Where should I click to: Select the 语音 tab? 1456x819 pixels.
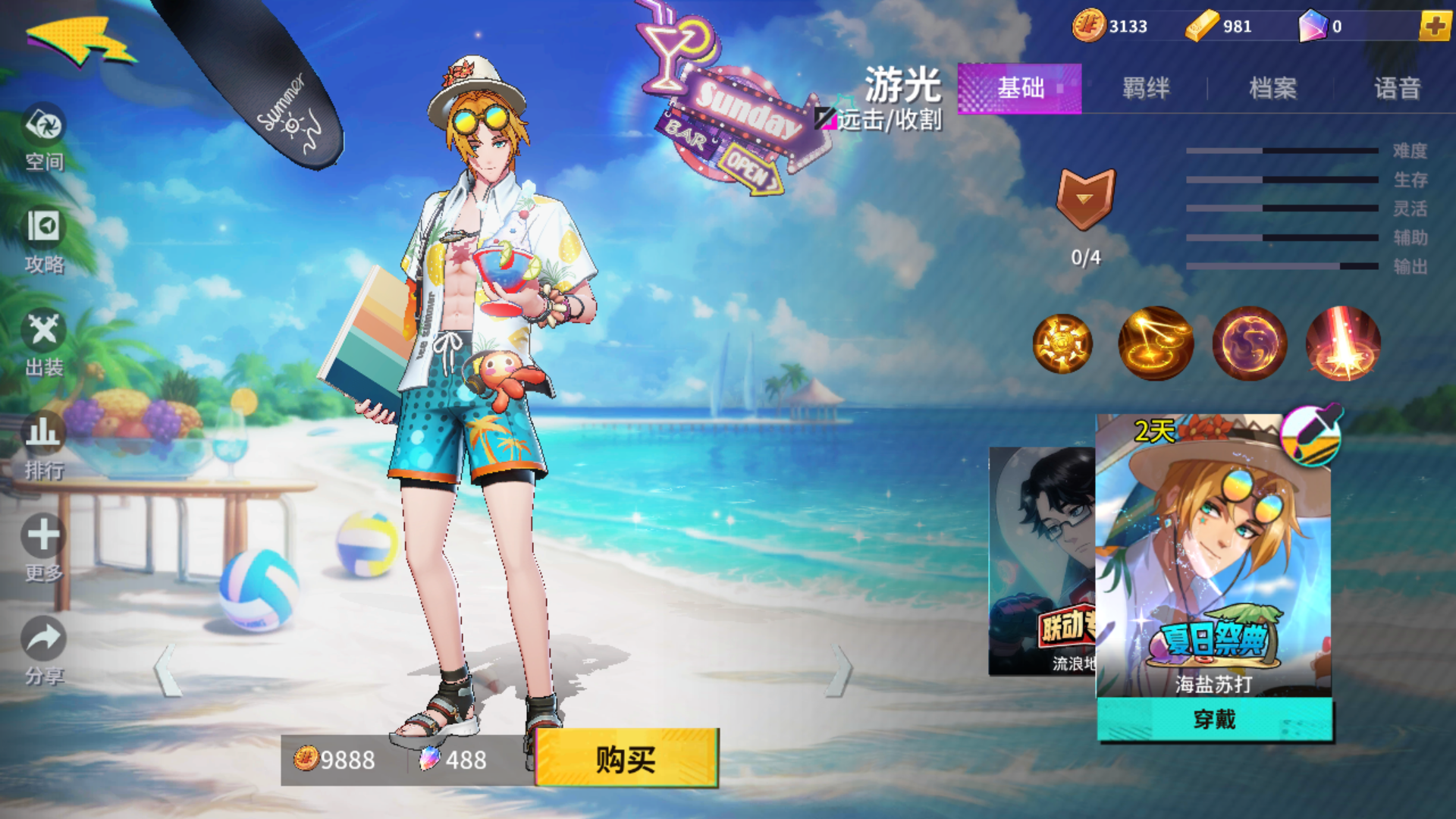coord(1399,89)
